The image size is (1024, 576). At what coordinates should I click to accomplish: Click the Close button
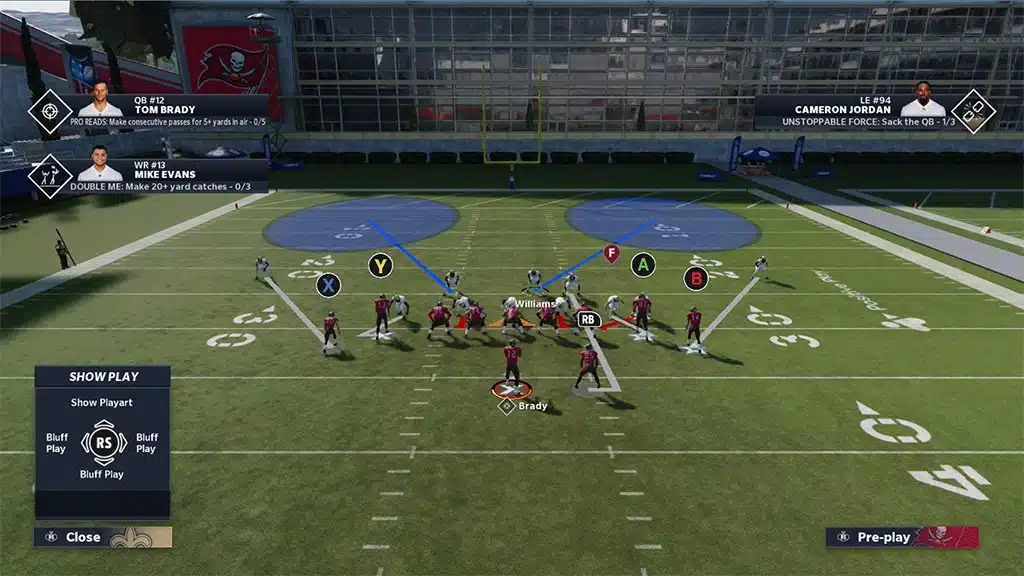tap(82, 537)
